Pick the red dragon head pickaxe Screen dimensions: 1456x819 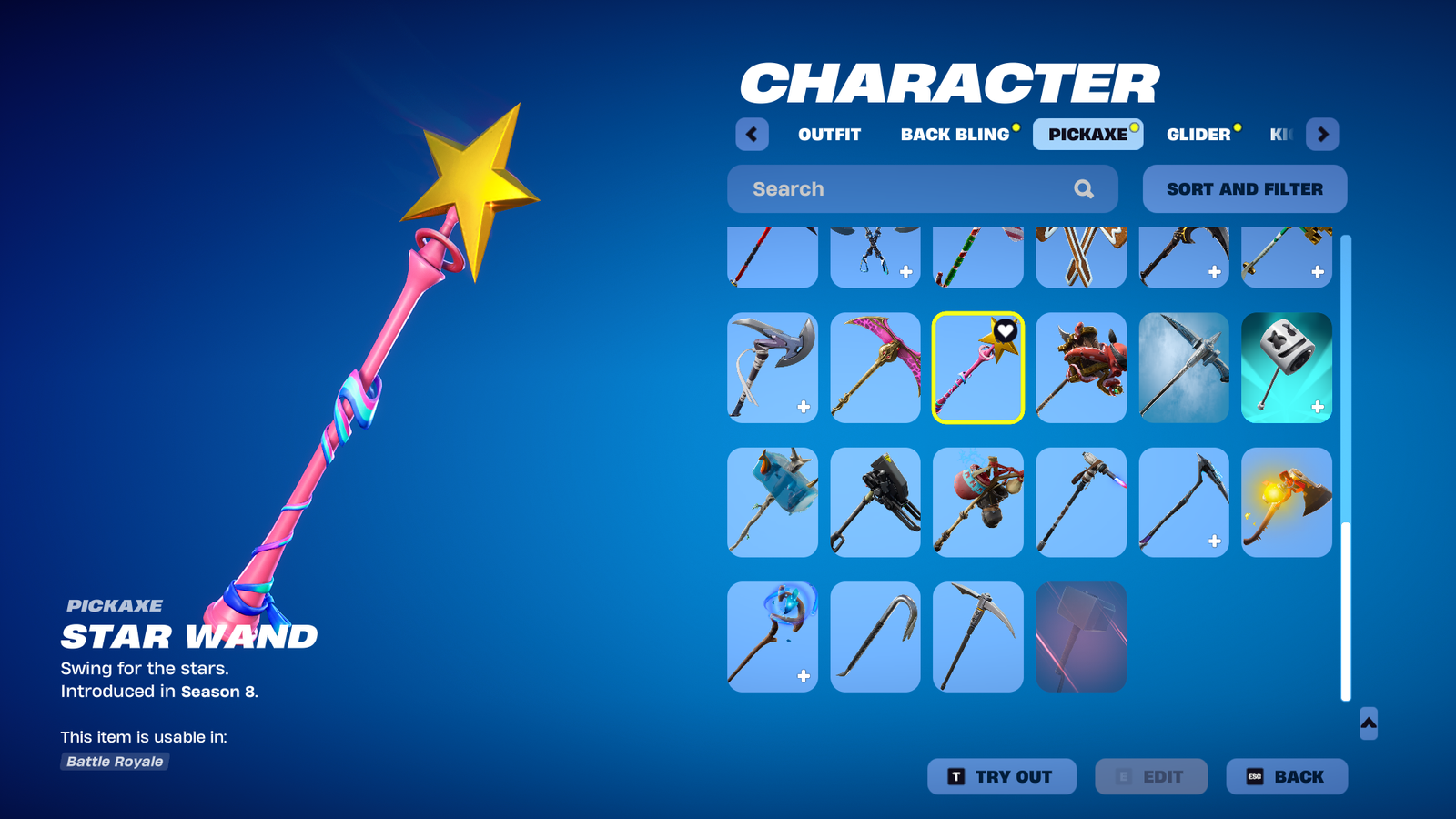[x=1080, y=368]
